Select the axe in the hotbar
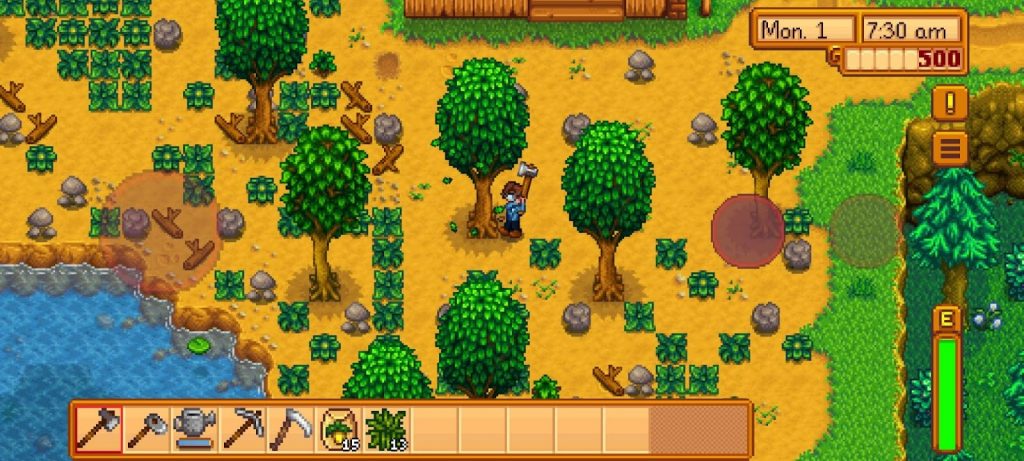1024x461 pixels. click(x=98, y=428)
